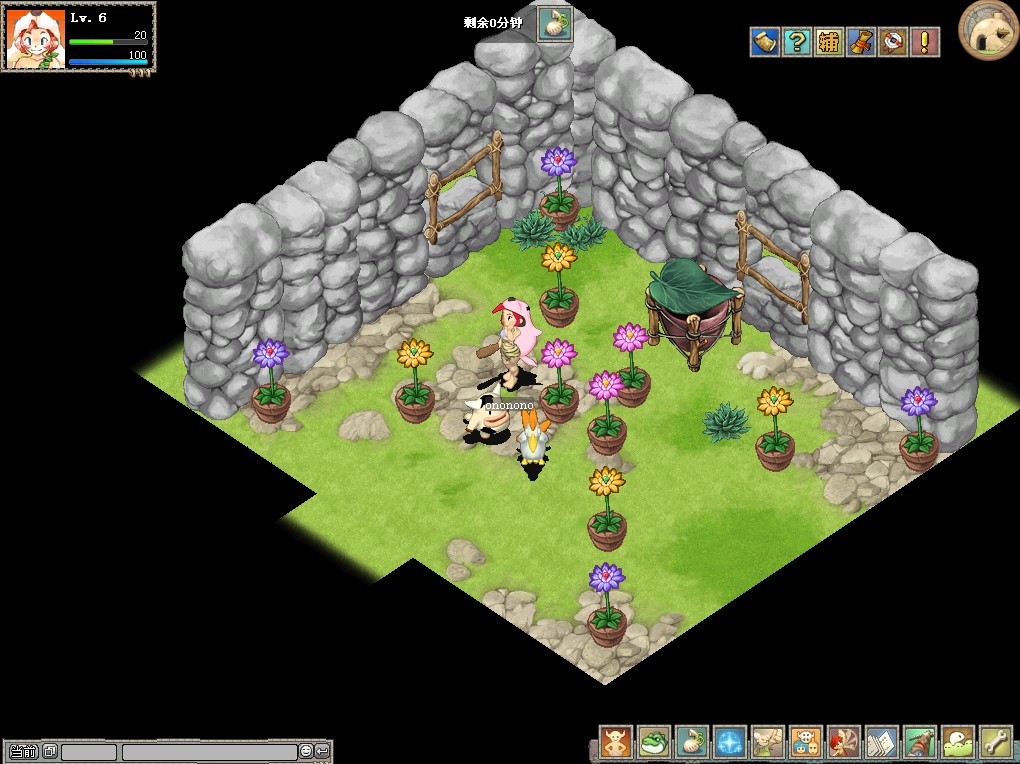
Task: Open the stone axe weapon icon
Action: click(920, 743)
